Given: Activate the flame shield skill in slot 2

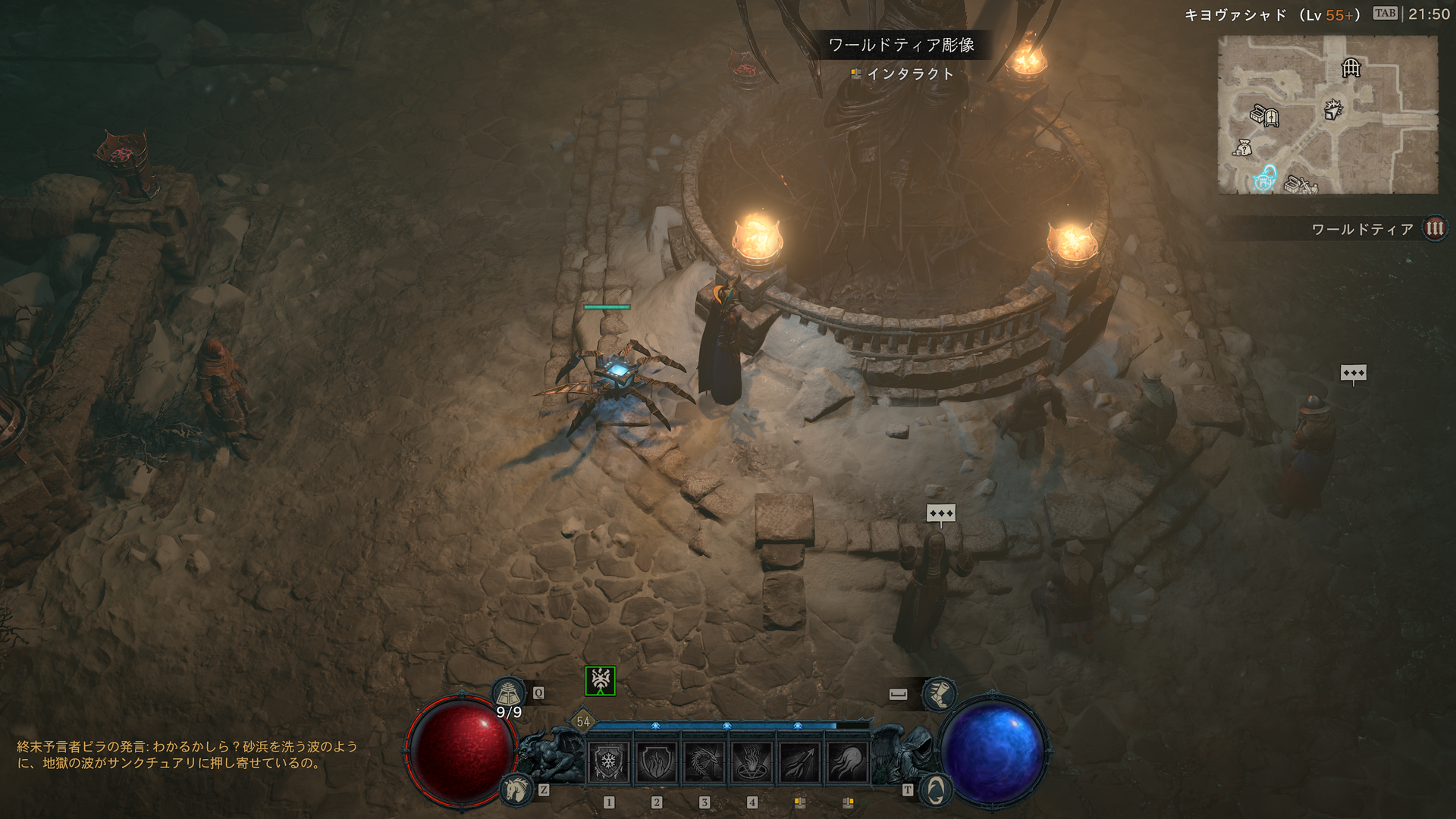Looking at the screenshot, I should 657,761.
